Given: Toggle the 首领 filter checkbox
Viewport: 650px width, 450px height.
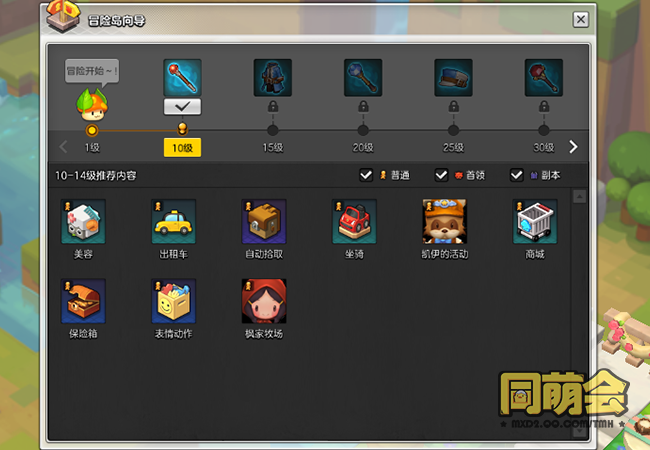Looking at the screenshot, I should 441,175.
